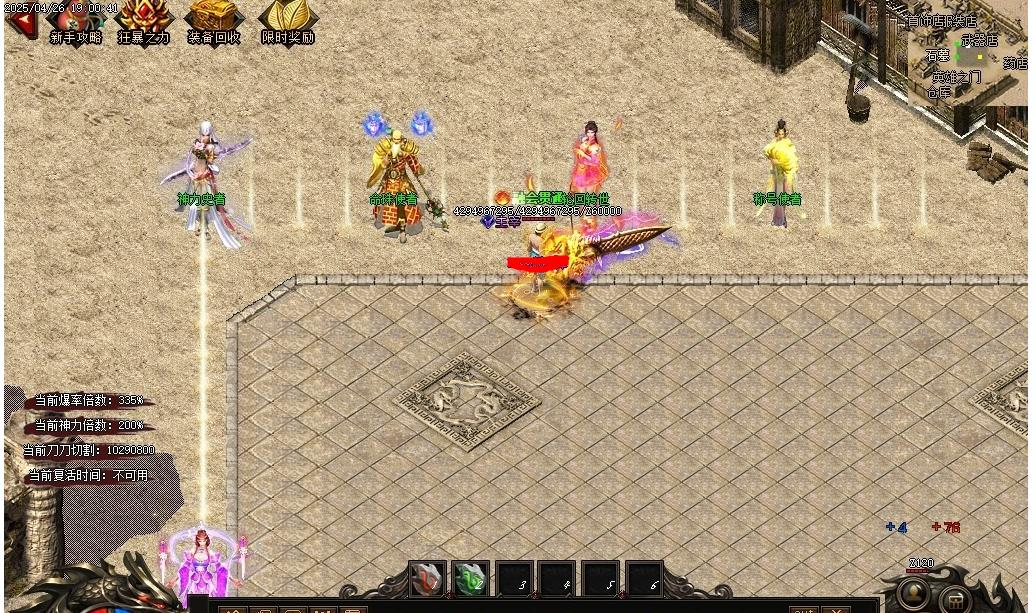The height and width of the screenshot is (613, 1036).
Task: Use the red potion in hotbar slot one
Action: click(x=427, y=578)
